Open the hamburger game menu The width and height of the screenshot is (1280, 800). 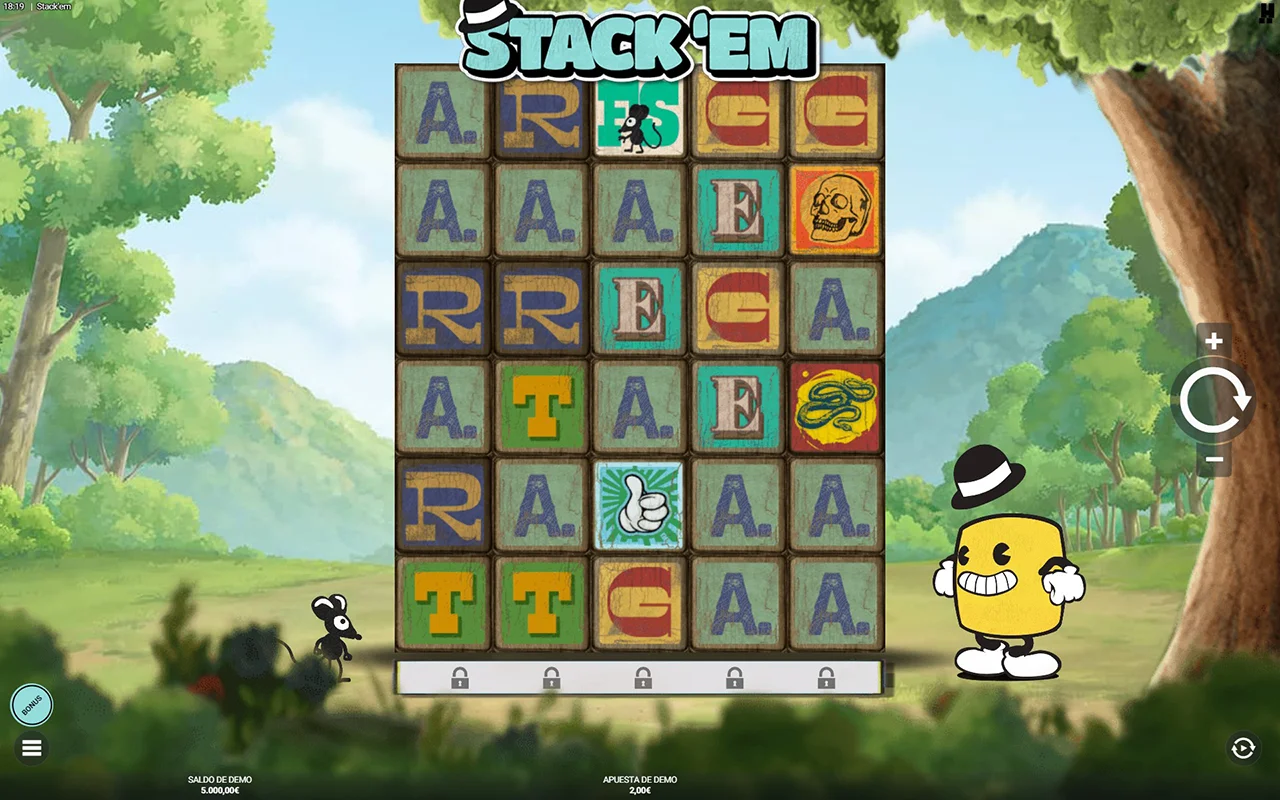pos(31,748)
